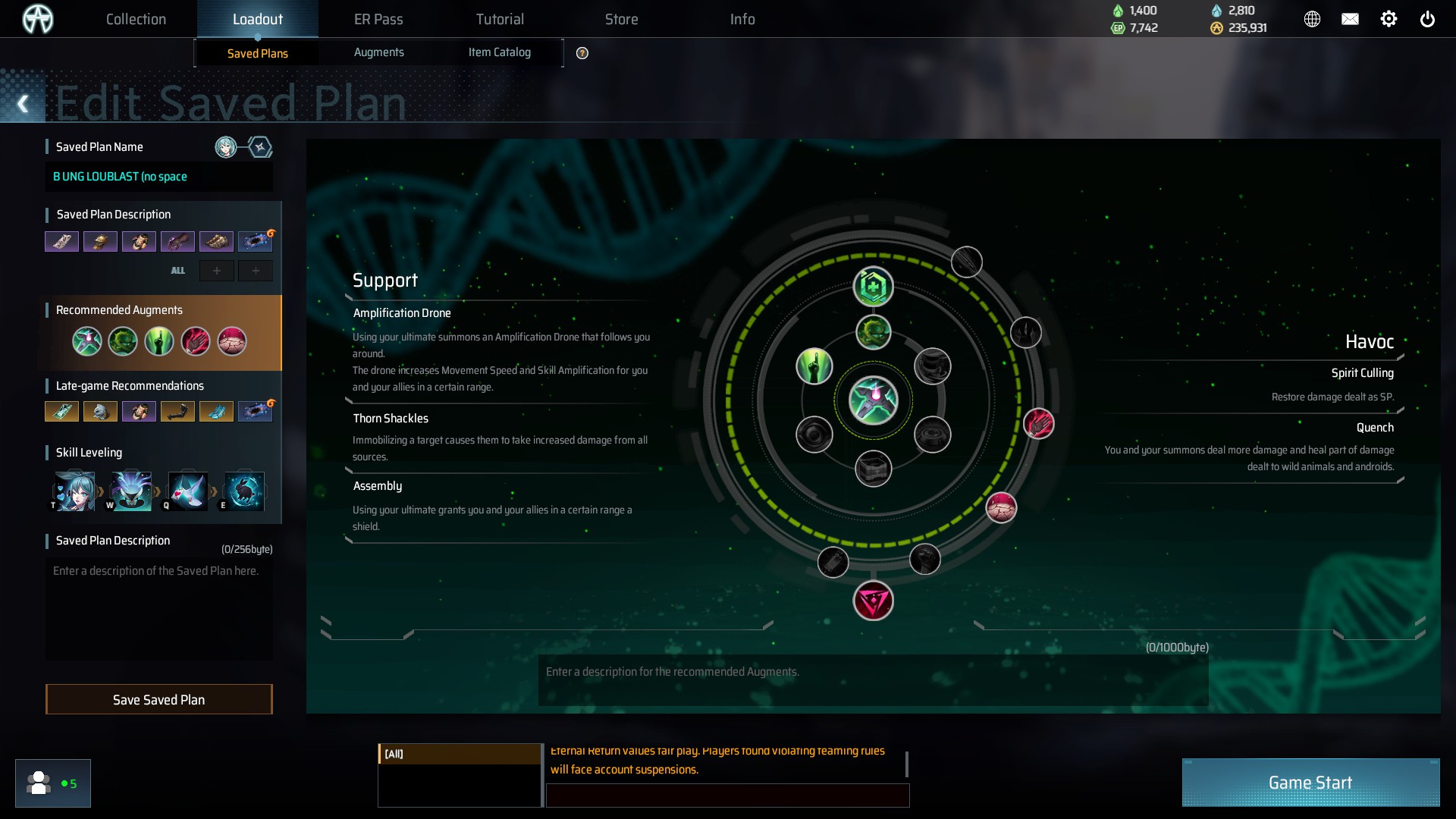Select the Support green cross augment node
The image size is (1456, 819).
pos(873,287)
